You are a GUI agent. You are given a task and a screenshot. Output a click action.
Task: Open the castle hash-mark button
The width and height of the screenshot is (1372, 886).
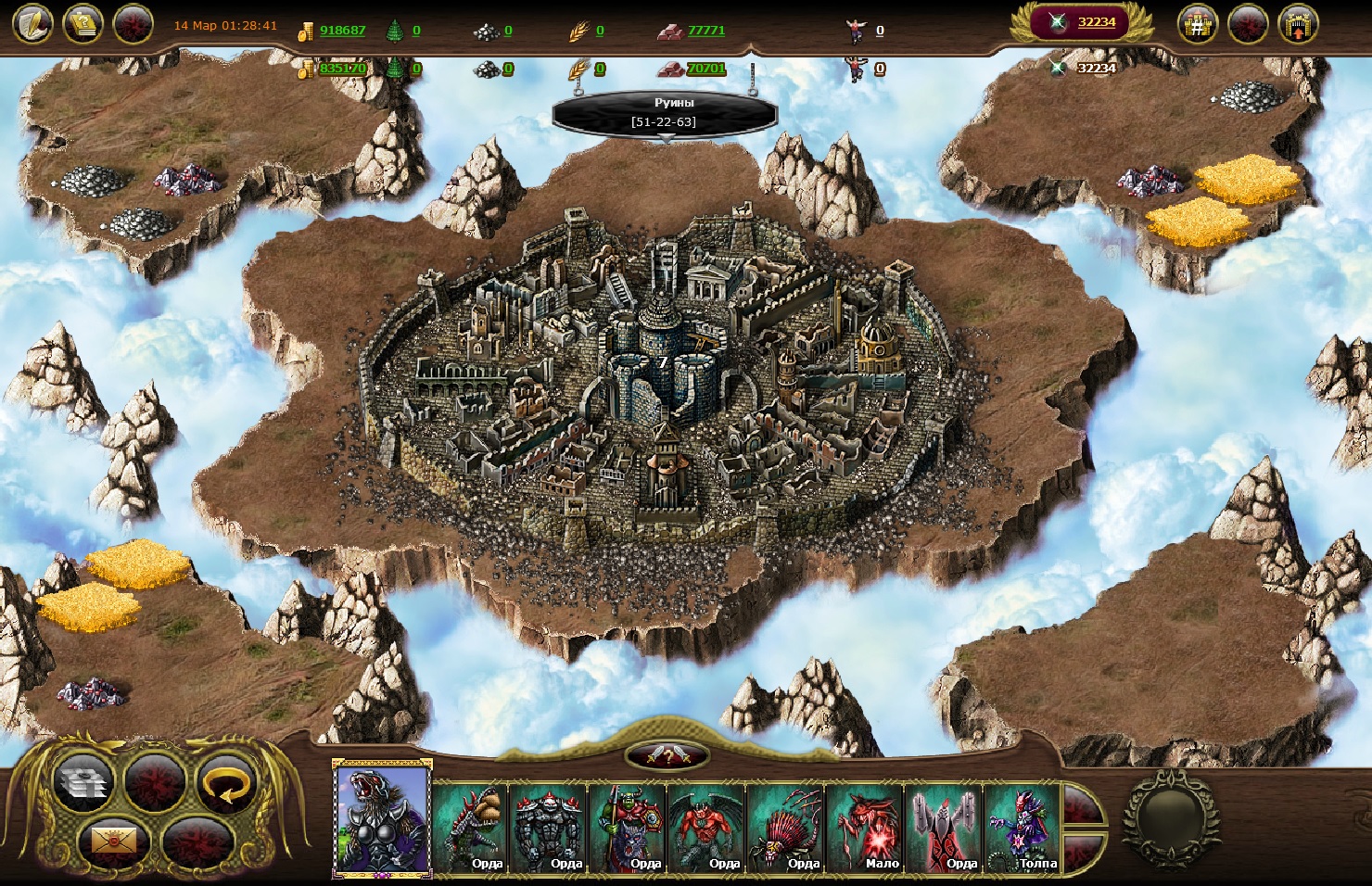point(1197,25)
